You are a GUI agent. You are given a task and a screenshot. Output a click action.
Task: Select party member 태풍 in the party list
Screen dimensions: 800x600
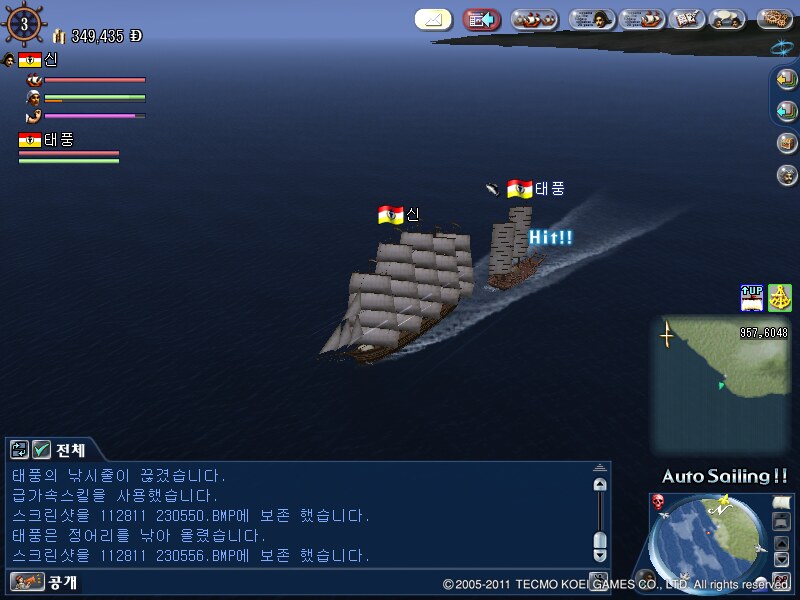click(x=58, y=140)
